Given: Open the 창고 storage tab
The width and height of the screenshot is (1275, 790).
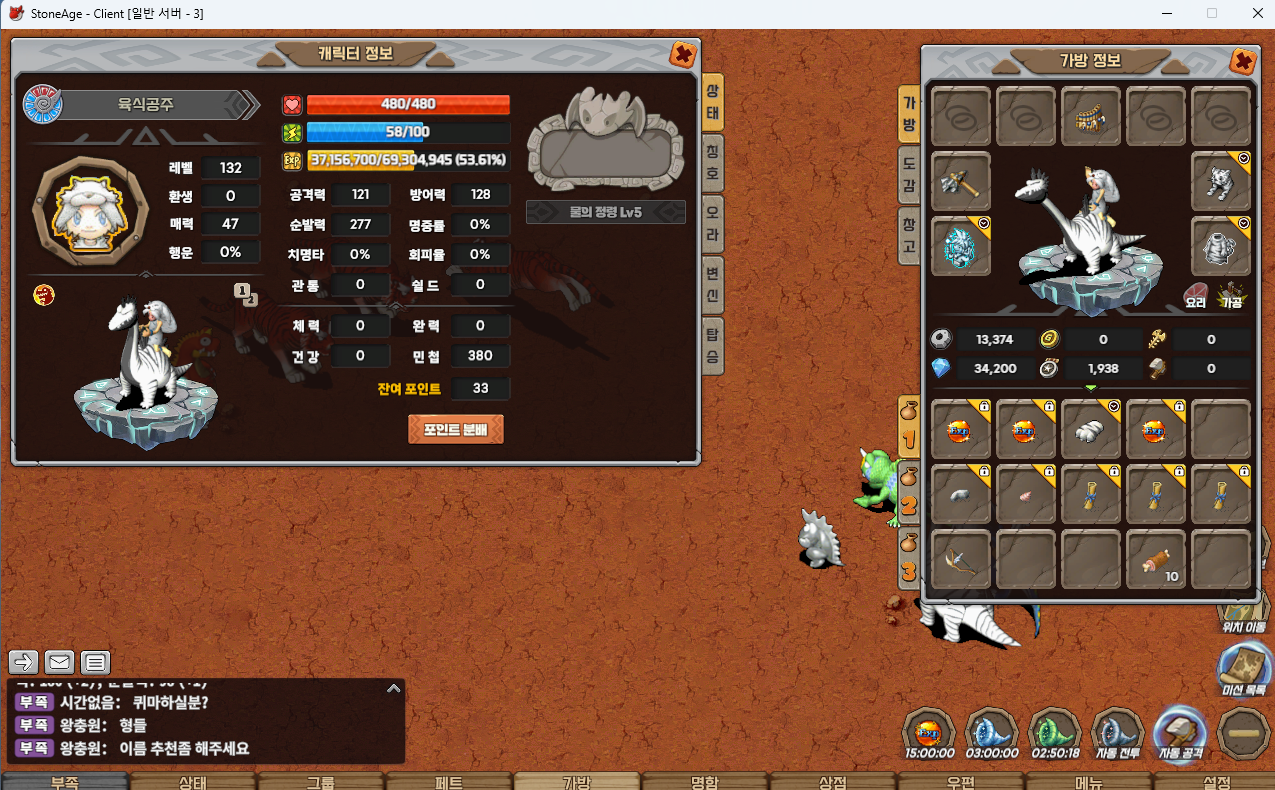Looking at the screenshot, I should (x=909, y=234).
